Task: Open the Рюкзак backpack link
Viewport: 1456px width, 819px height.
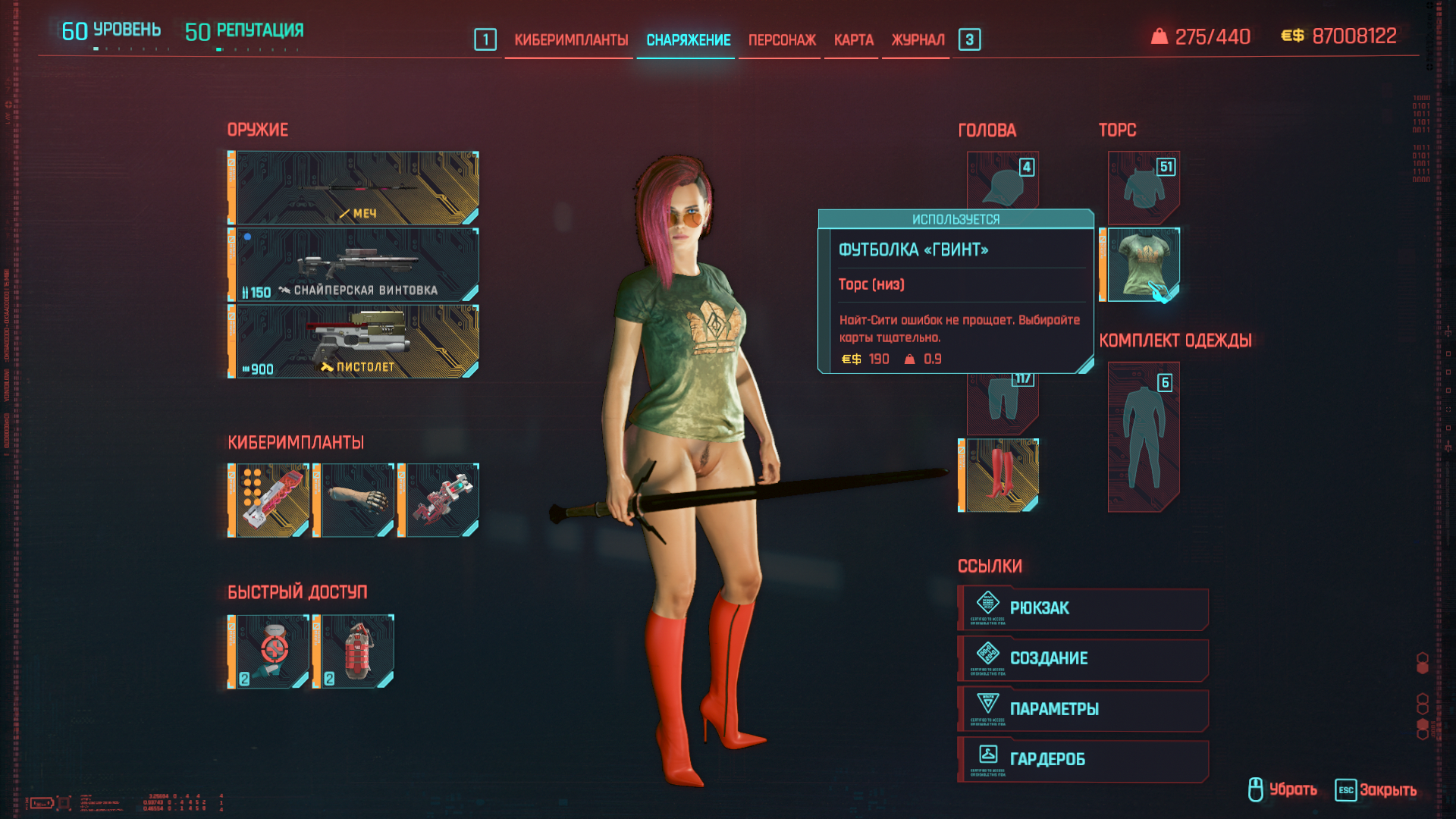Action: click(1083, 608)
